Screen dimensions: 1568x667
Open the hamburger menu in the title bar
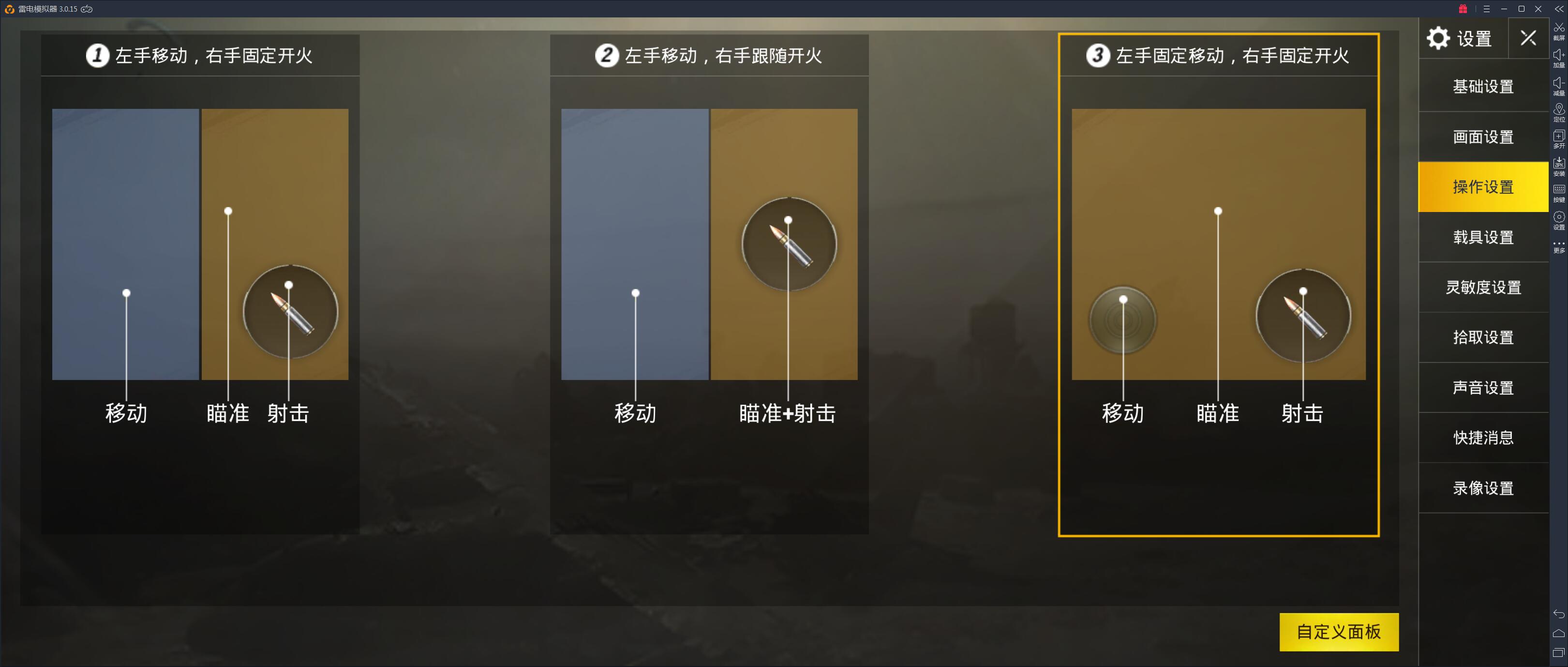coord(1487,9)
